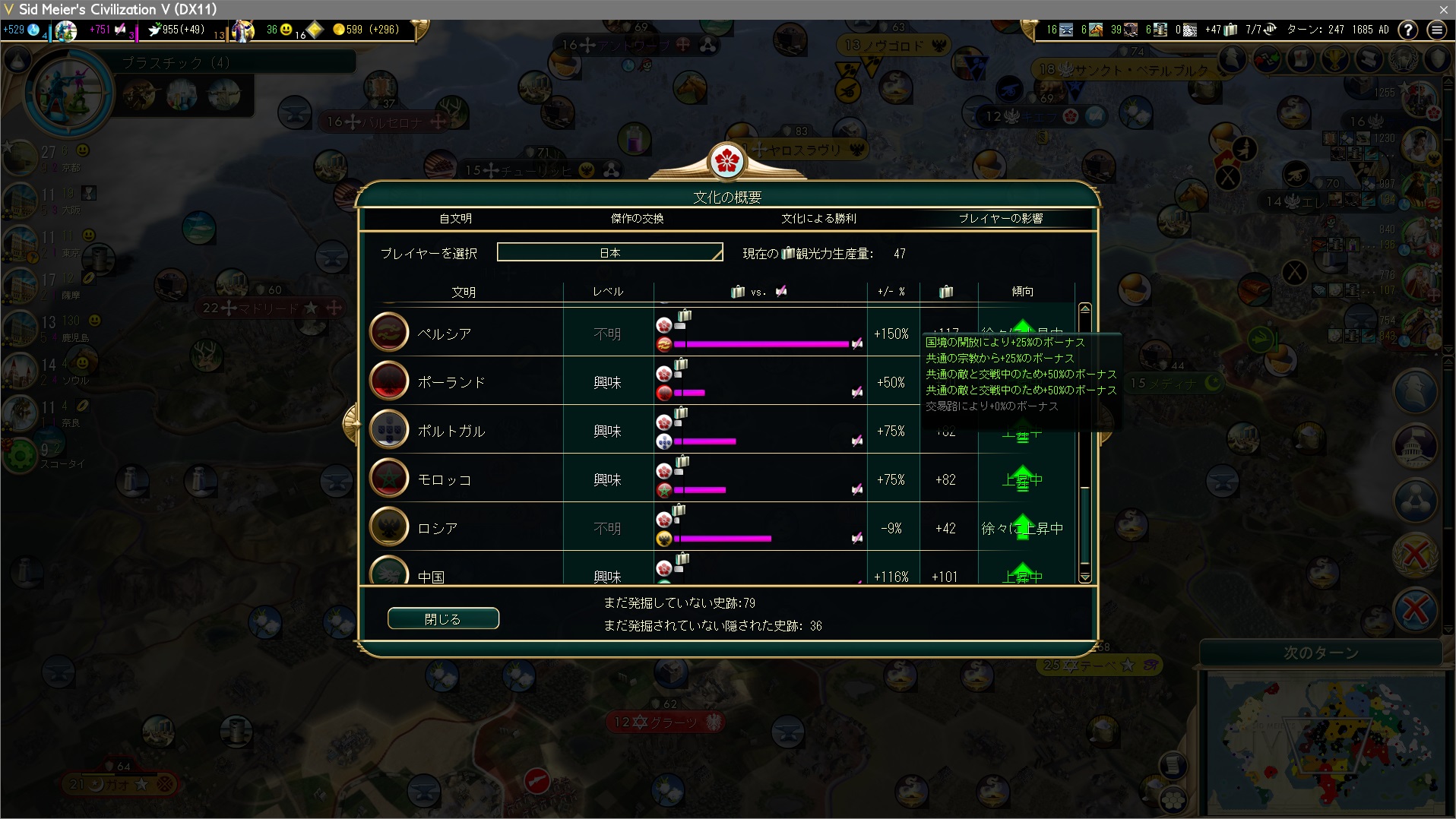Close the culture overview with 閉じる

pyautogui.click(x=443, y=619)
